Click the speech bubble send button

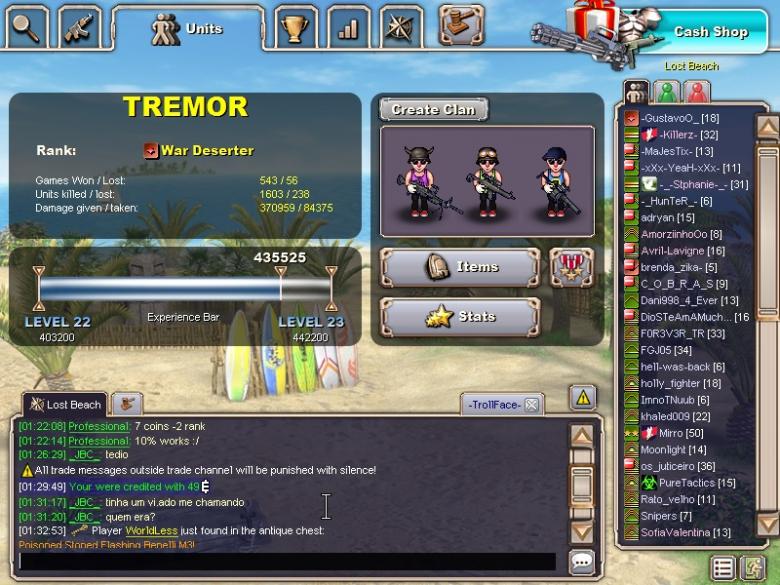[x=582, y=562]
